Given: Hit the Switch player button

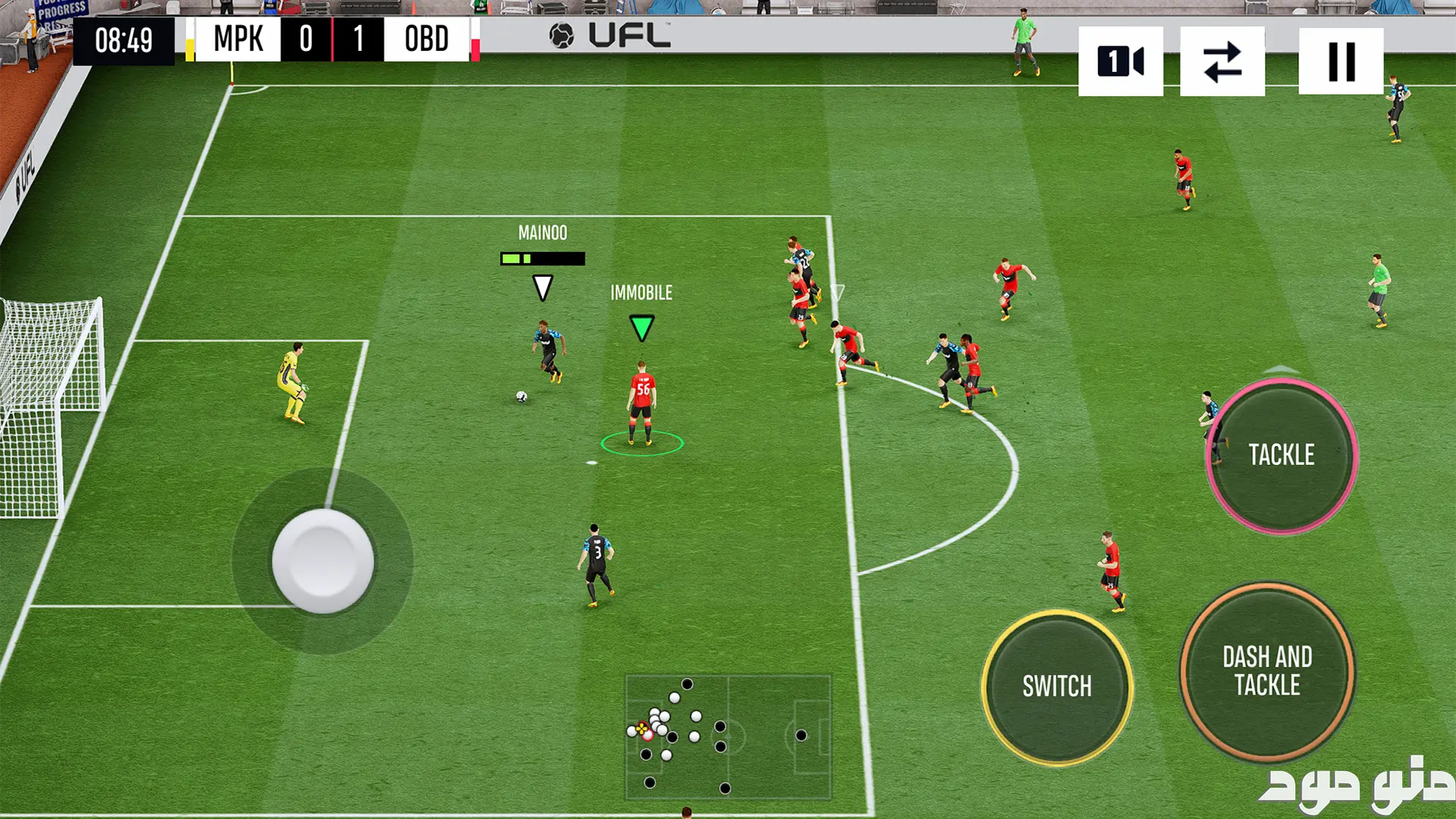Looking at the screenshot, I should point(1057,686).
